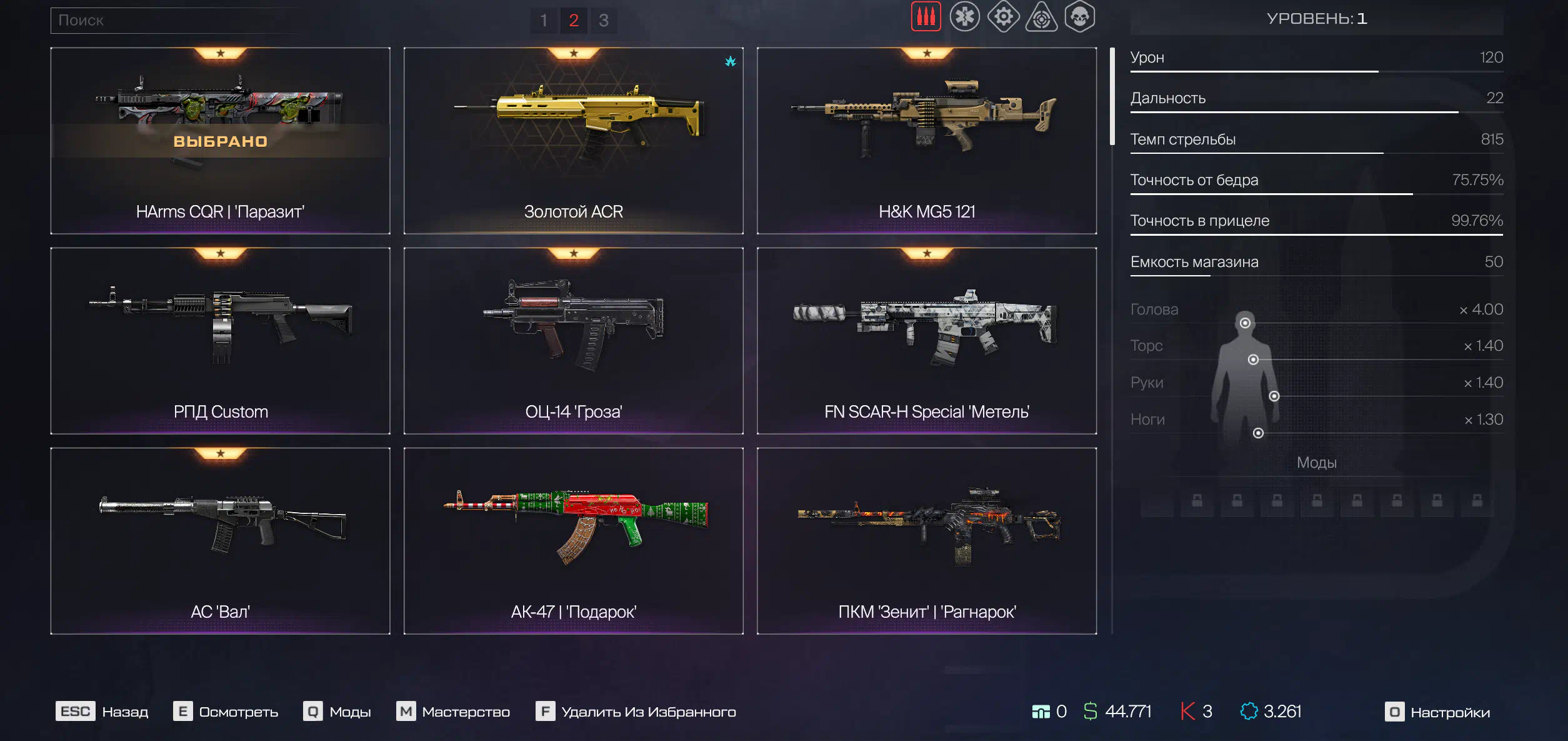This screenshot has height=741, width=1568.
Task: Open the medic cross category icon
Action: click(x=964, y=17)
